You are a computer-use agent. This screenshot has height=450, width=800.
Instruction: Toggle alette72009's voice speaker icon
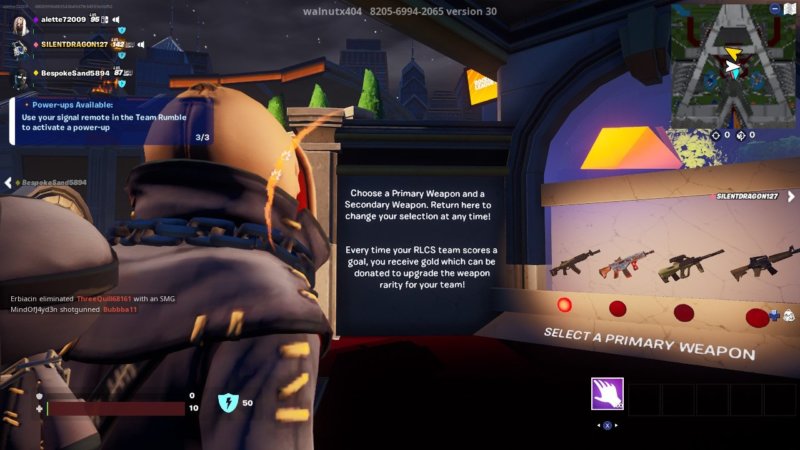pyautogui.click(x=115, y=19)
